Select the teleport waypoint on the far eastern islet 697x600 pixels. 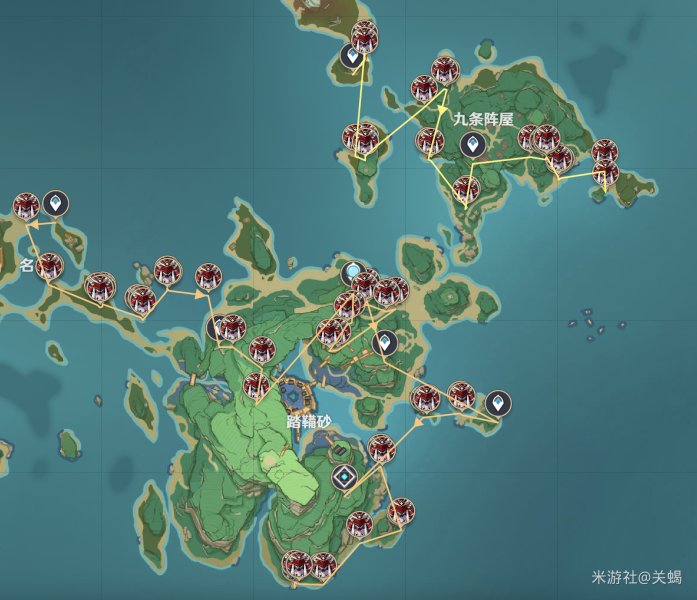[497, 404]
